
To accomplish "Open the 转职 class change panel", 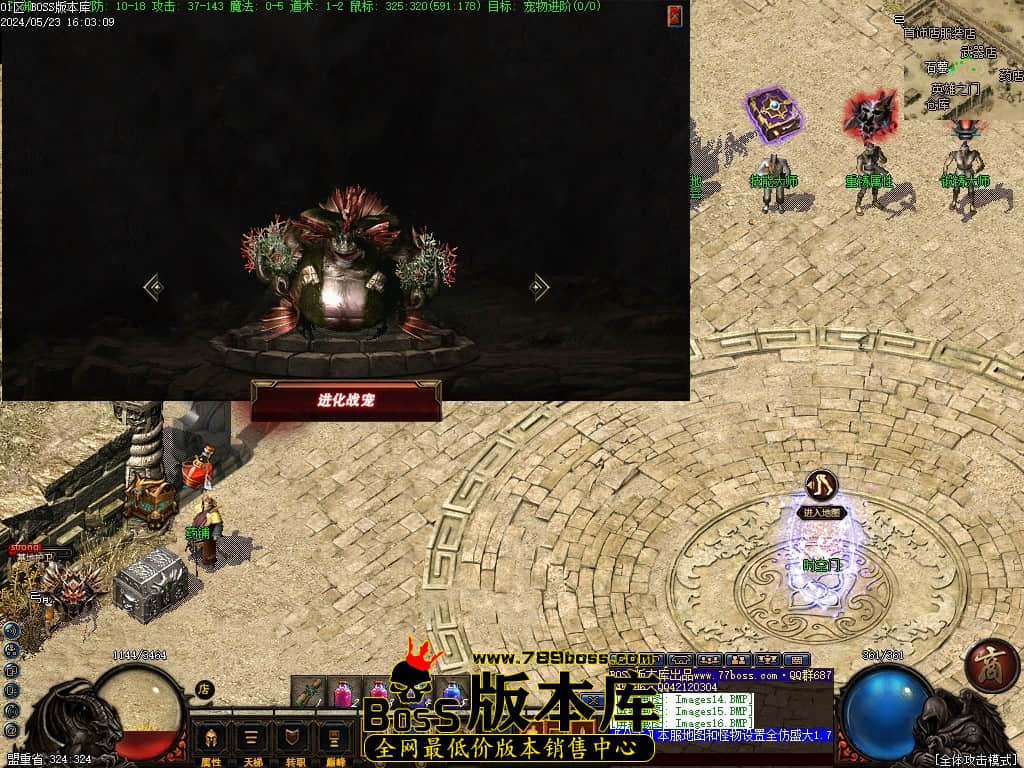I will click(x=294, y=742).
